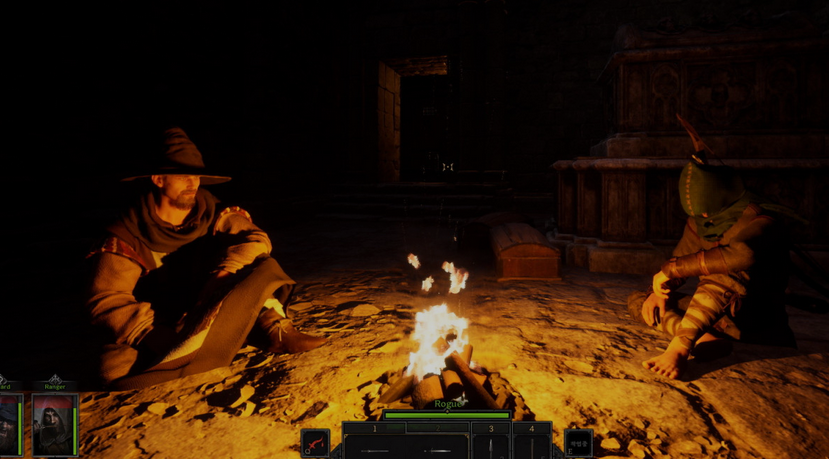Click the Korean-labeled slot right of hotbar
This screenshot has width=829, height=459.
point(578,442)
